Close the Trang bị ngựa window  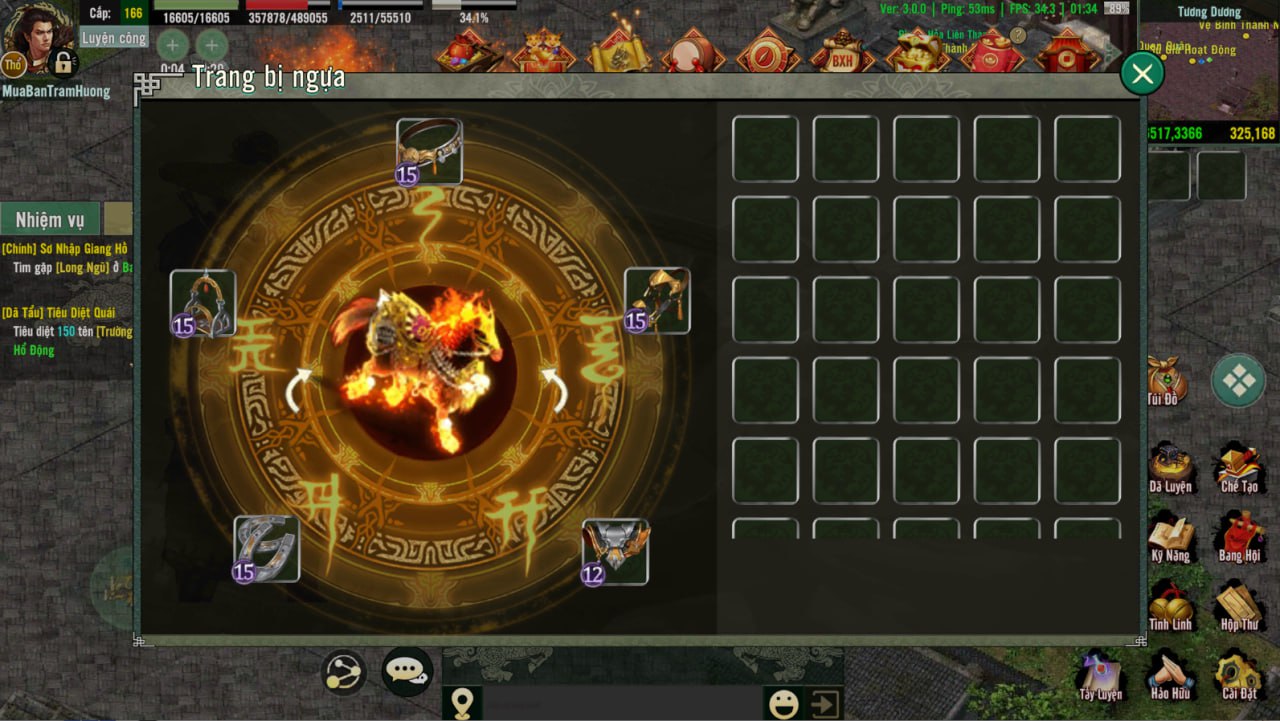[x=1142, y=73]
